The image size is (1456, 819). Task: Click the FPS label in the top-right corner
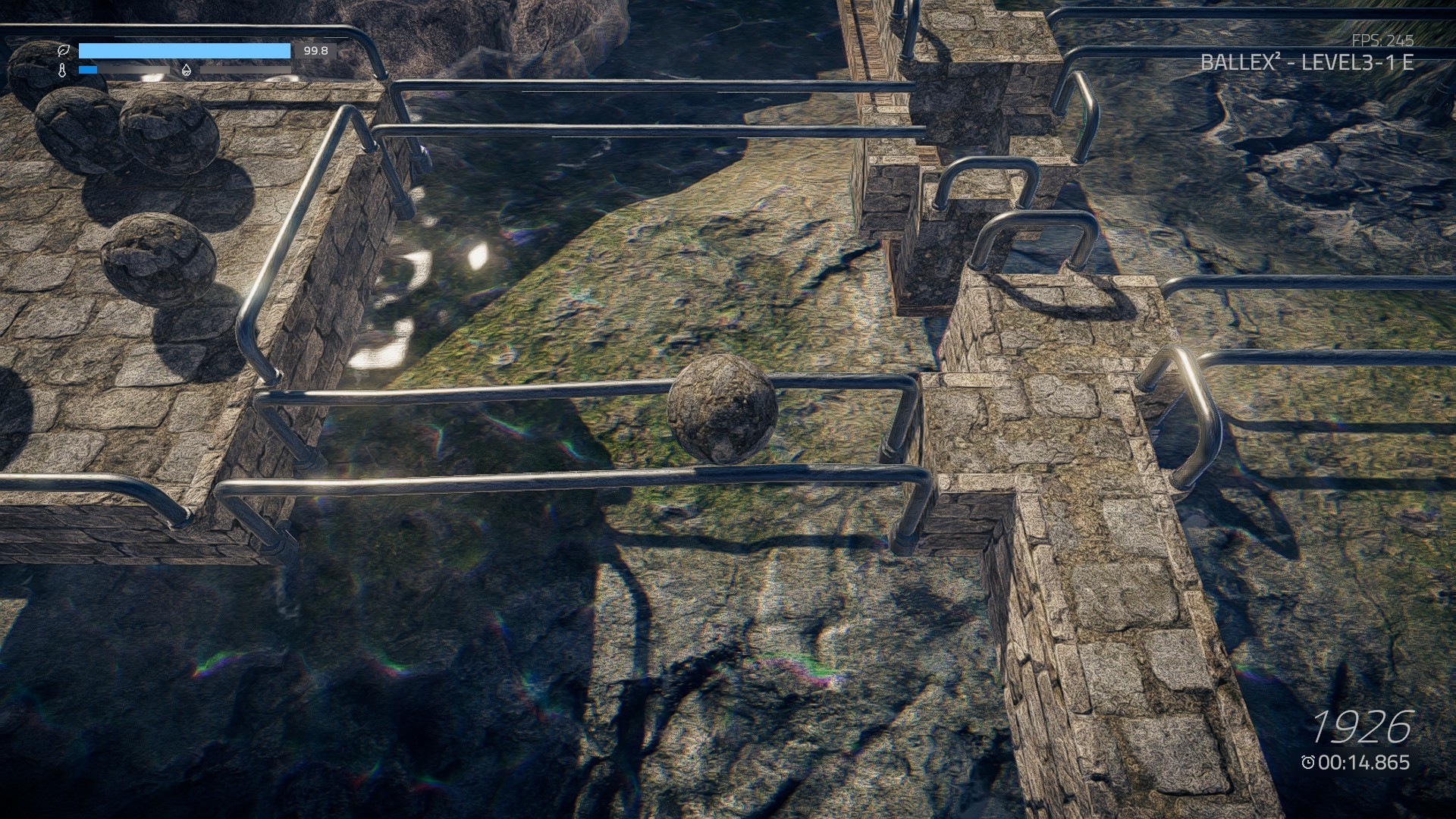1368,42
